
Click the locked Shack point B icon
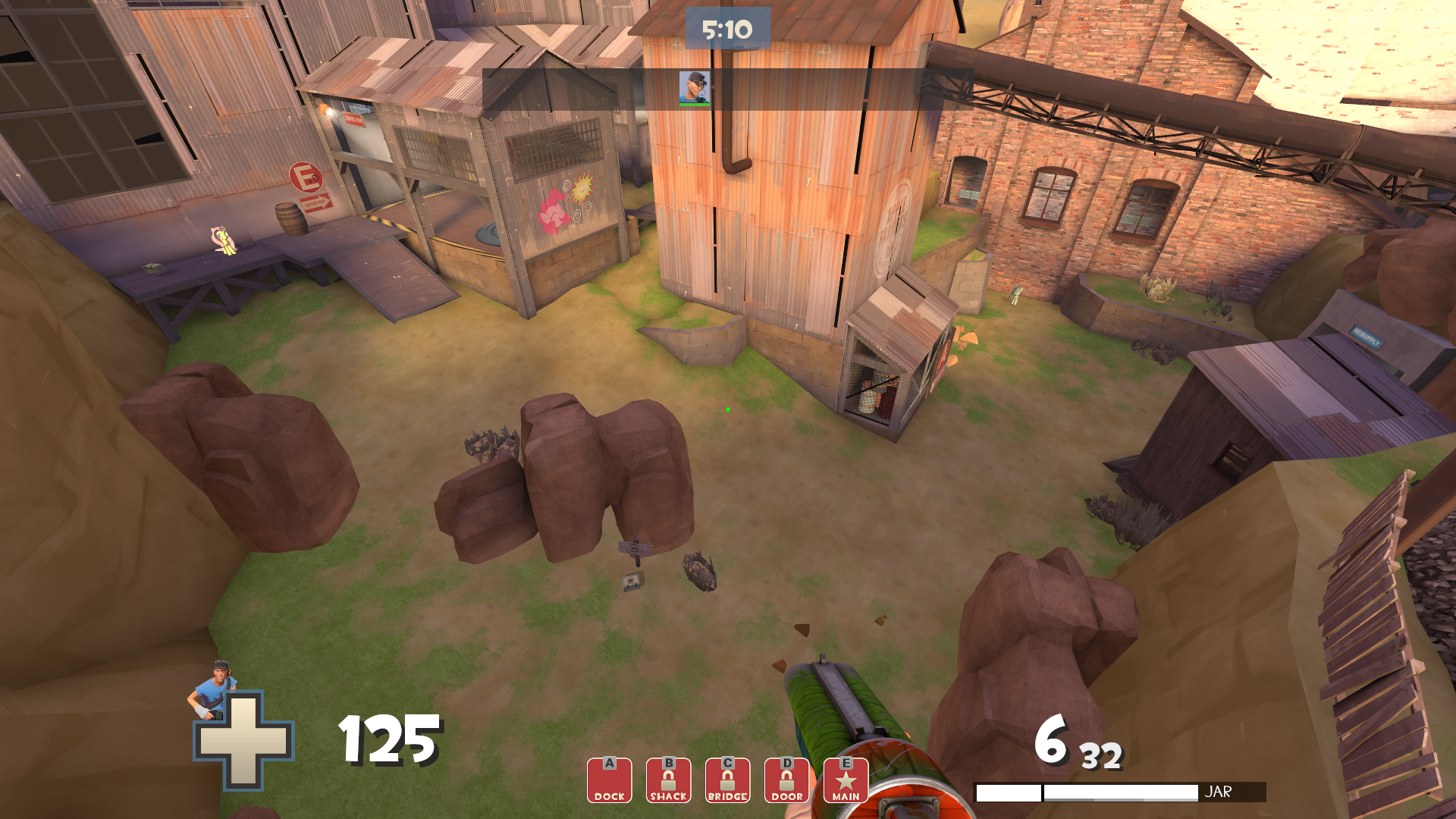tap(668, 780)
